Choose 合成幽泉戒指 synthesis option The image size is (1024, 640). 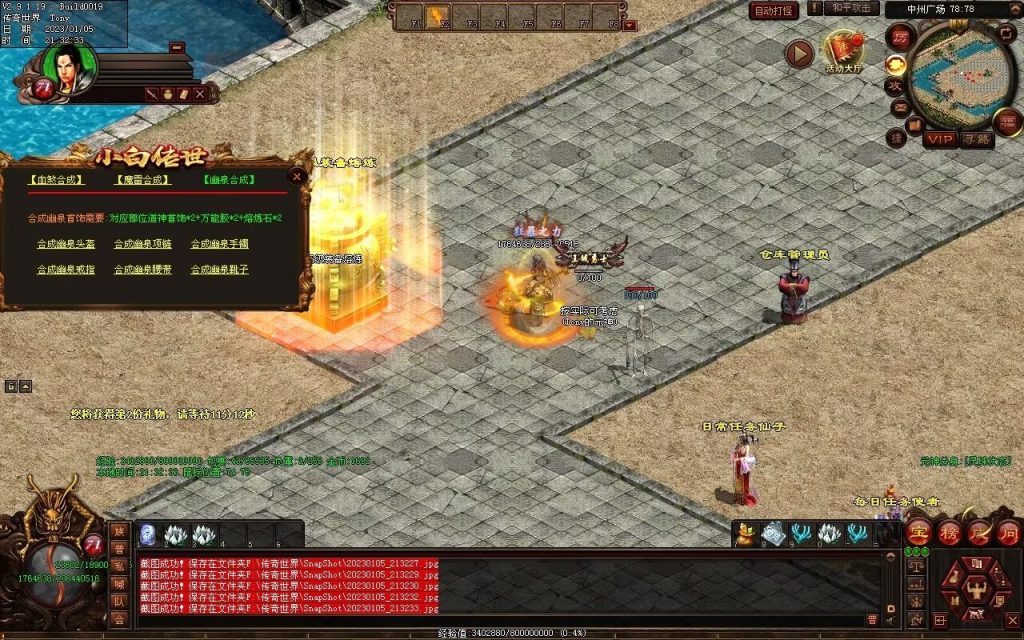tap(66, 270)
